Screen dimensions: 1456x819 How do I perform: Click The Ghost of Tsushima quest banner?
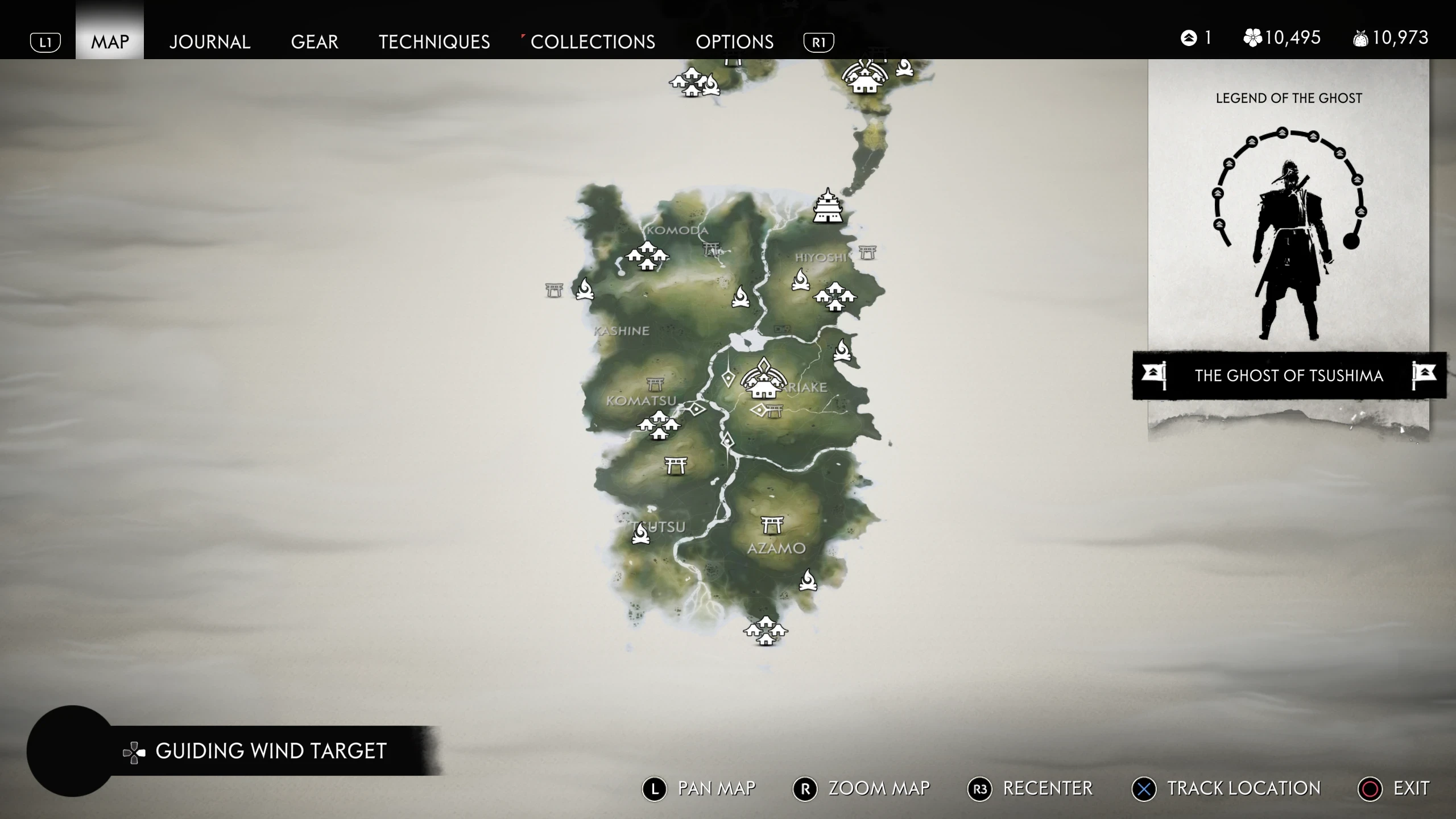pos(1289,375)
